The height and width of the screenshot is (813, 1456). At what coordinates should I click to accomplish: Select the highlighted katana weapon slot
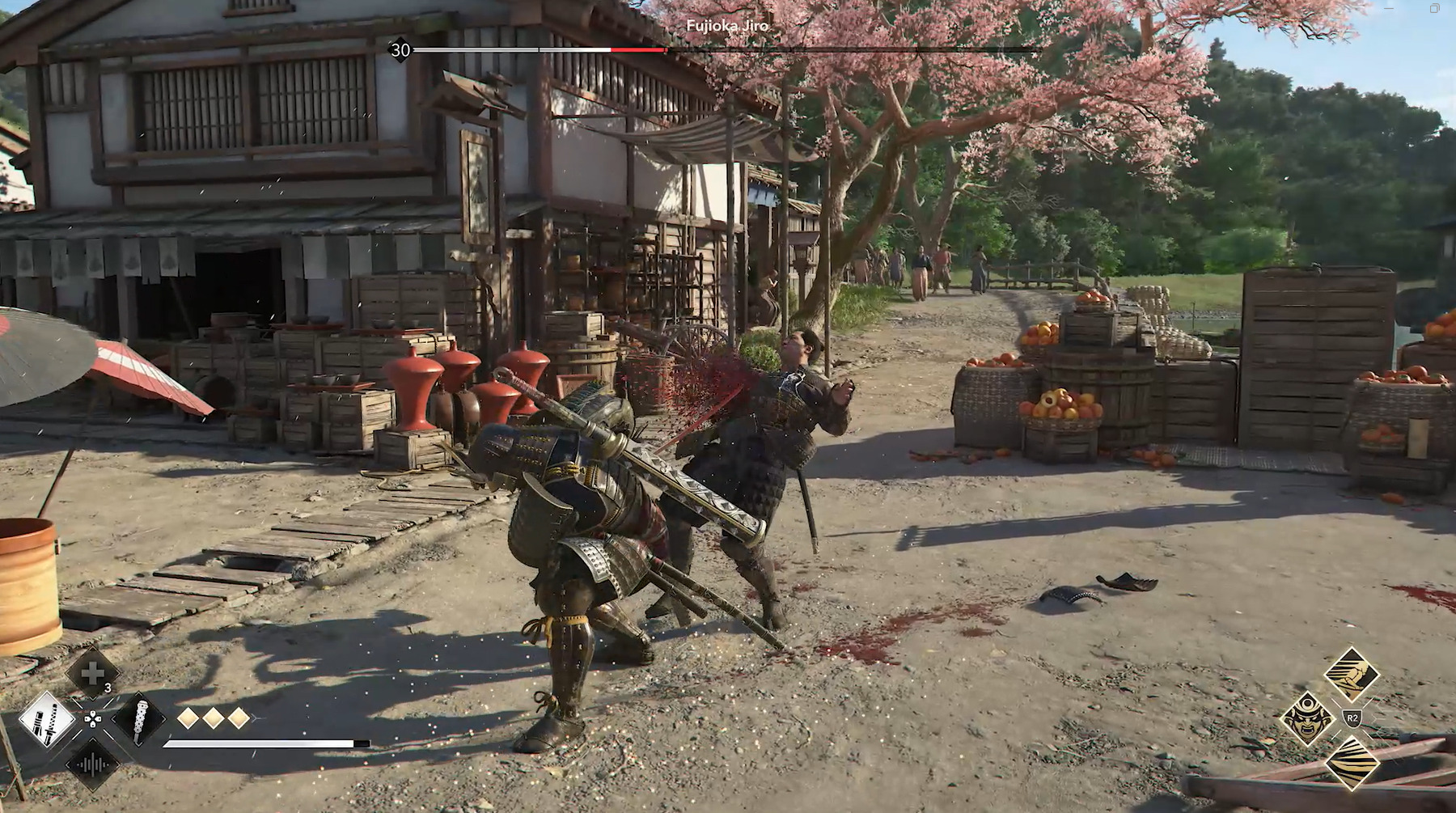pyautogui.click(x=47, y=718)
